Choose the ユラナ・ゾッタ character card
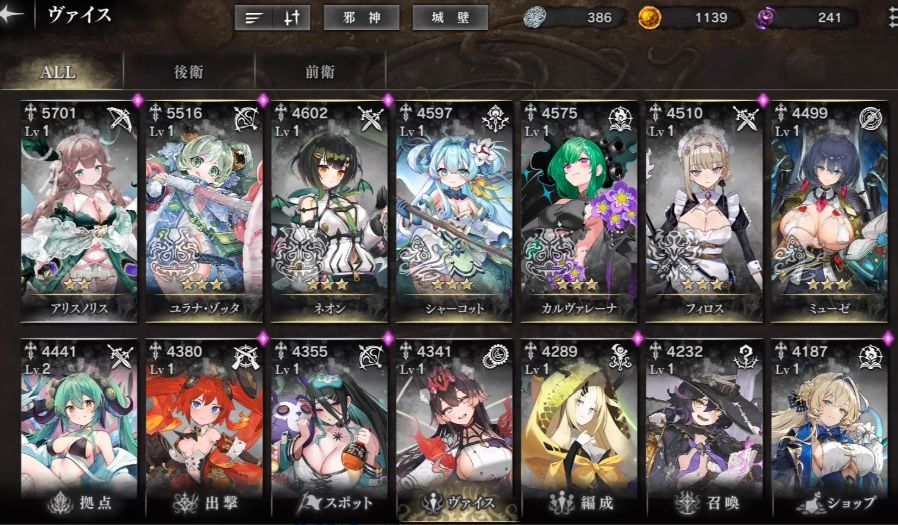The width and height of the screenshot is (898, 525). coord(204,210)
